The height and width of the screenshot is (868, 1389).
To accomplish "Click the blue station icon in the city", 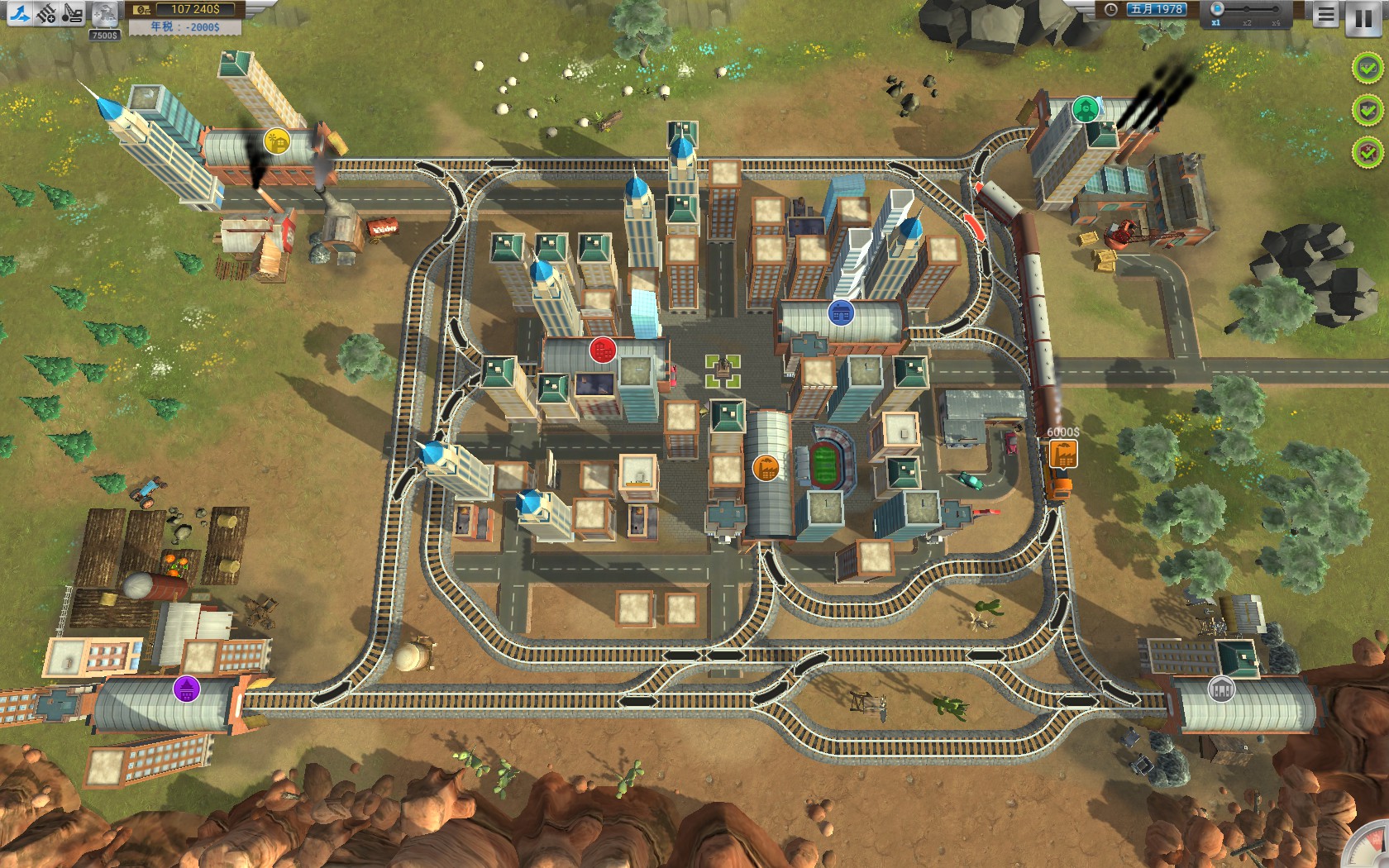I will pos(840,312).
